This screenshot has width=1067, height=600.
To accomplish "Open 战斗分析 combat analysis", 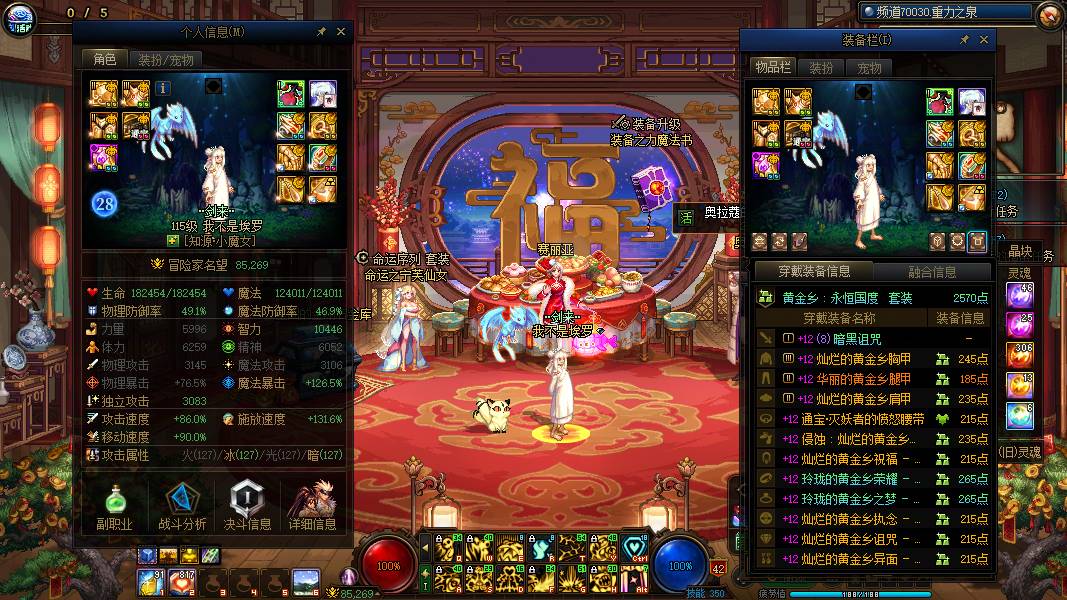I will [x=182, y=506].
